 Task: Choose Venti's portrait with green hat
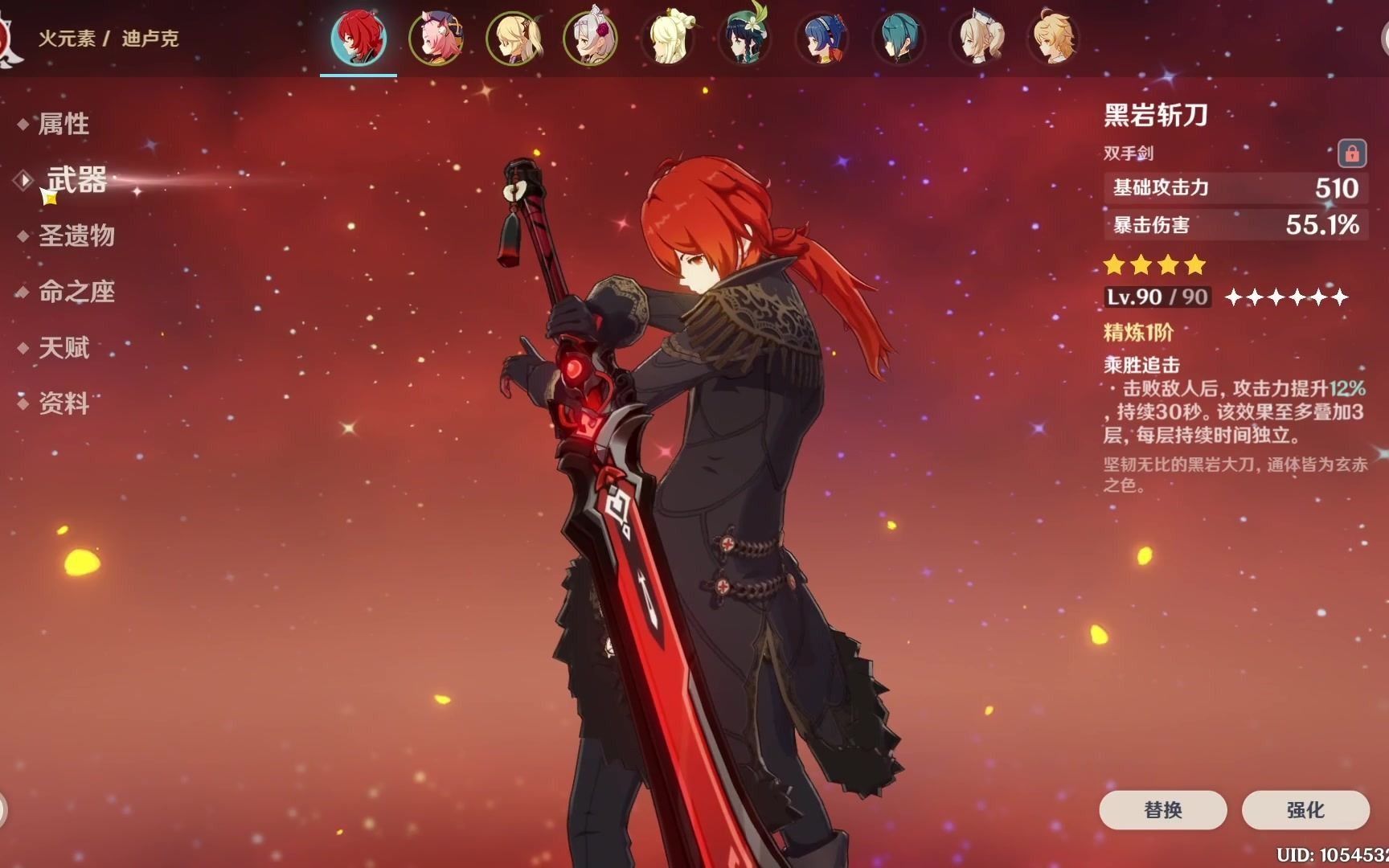coord(745,38)
